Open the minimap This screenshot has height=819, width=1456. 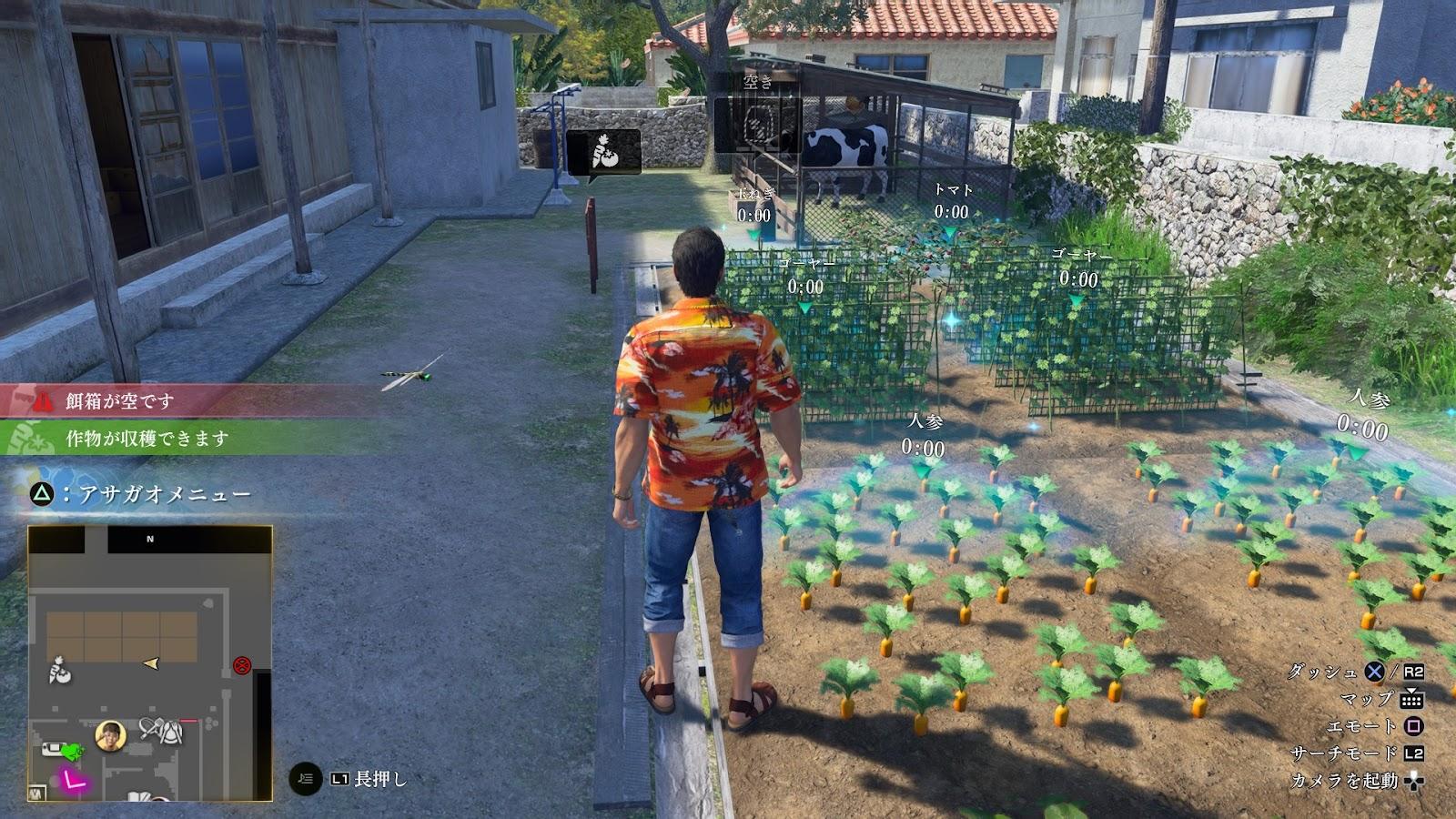tap(149, 663)
